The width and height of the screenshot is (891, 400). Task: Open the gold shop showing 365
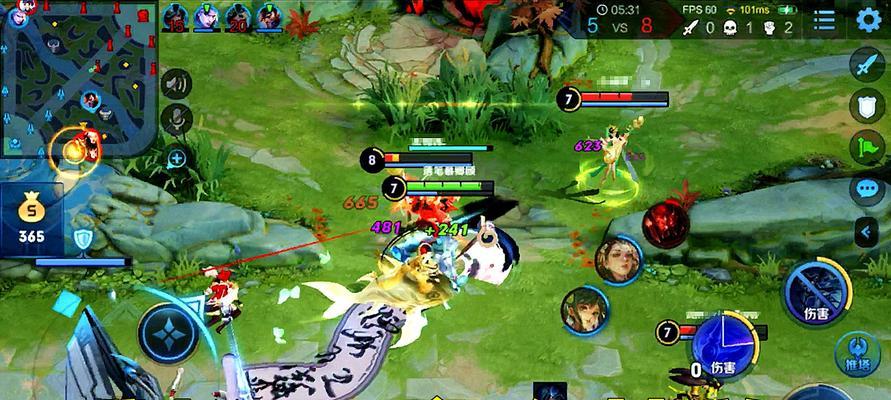[33, 220]
